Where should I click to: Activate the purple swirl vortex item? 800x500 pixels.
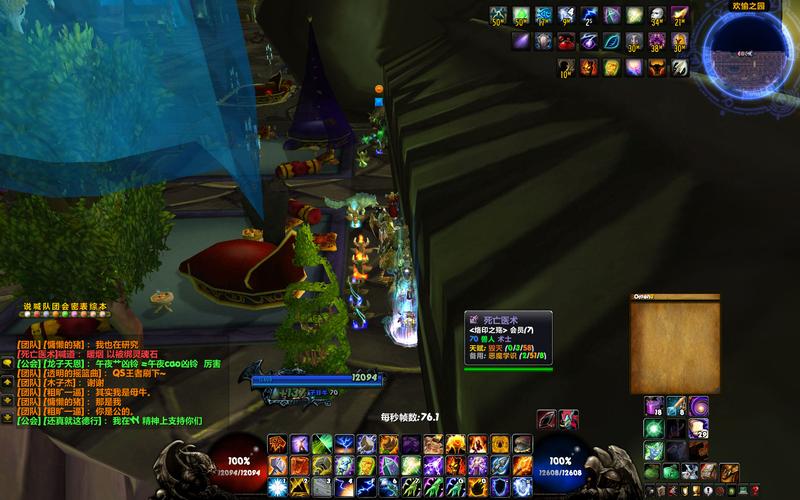698,405
